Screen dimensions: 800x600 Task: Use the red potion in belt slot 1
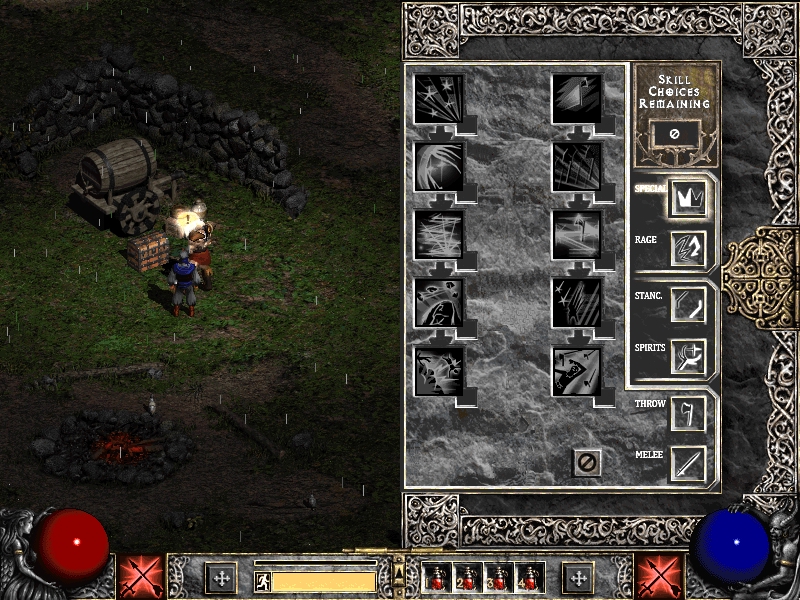coord(439,577)
